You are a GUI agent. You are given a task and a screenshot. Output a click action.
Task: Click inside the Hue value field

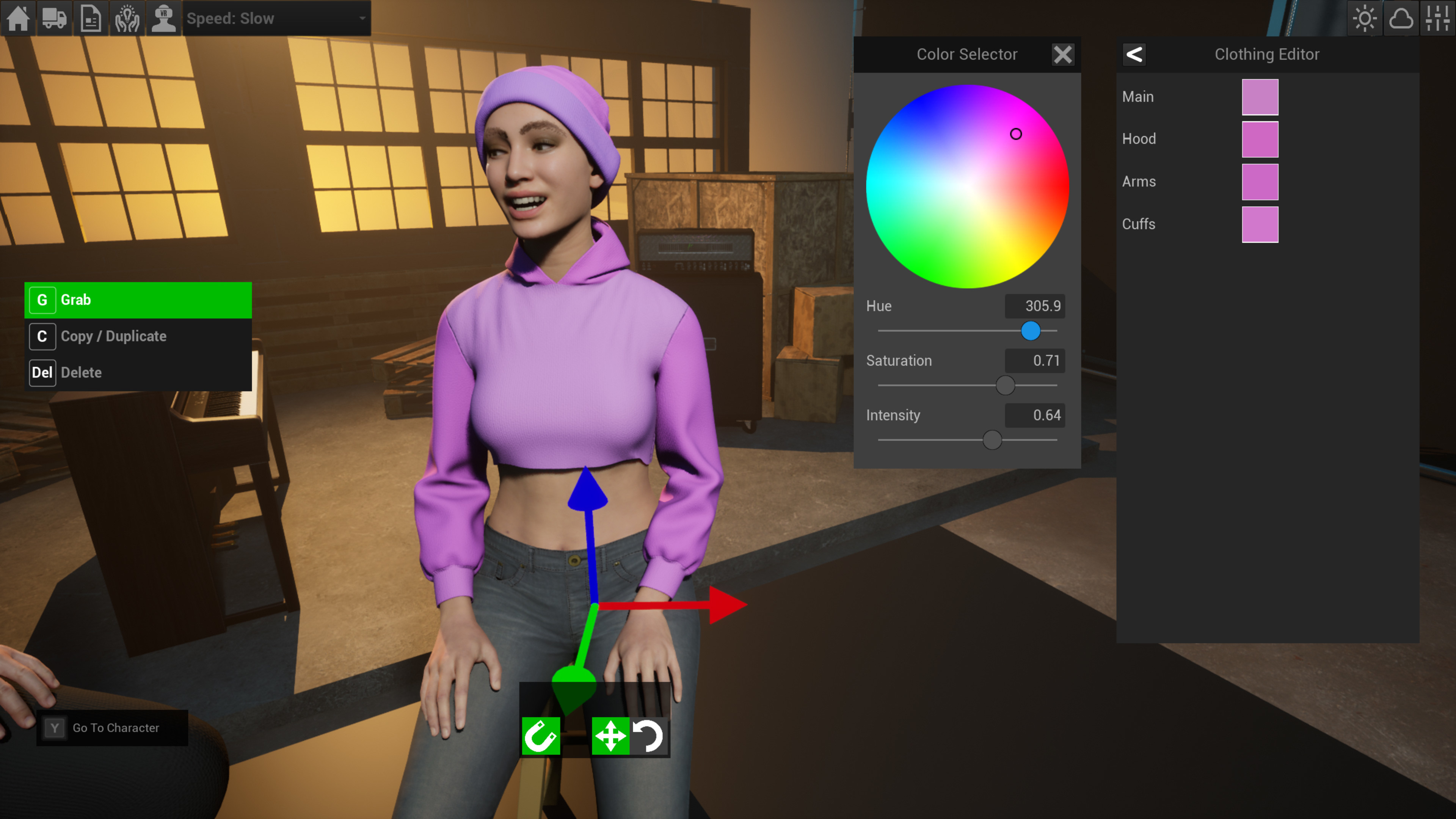point(1034,306)
